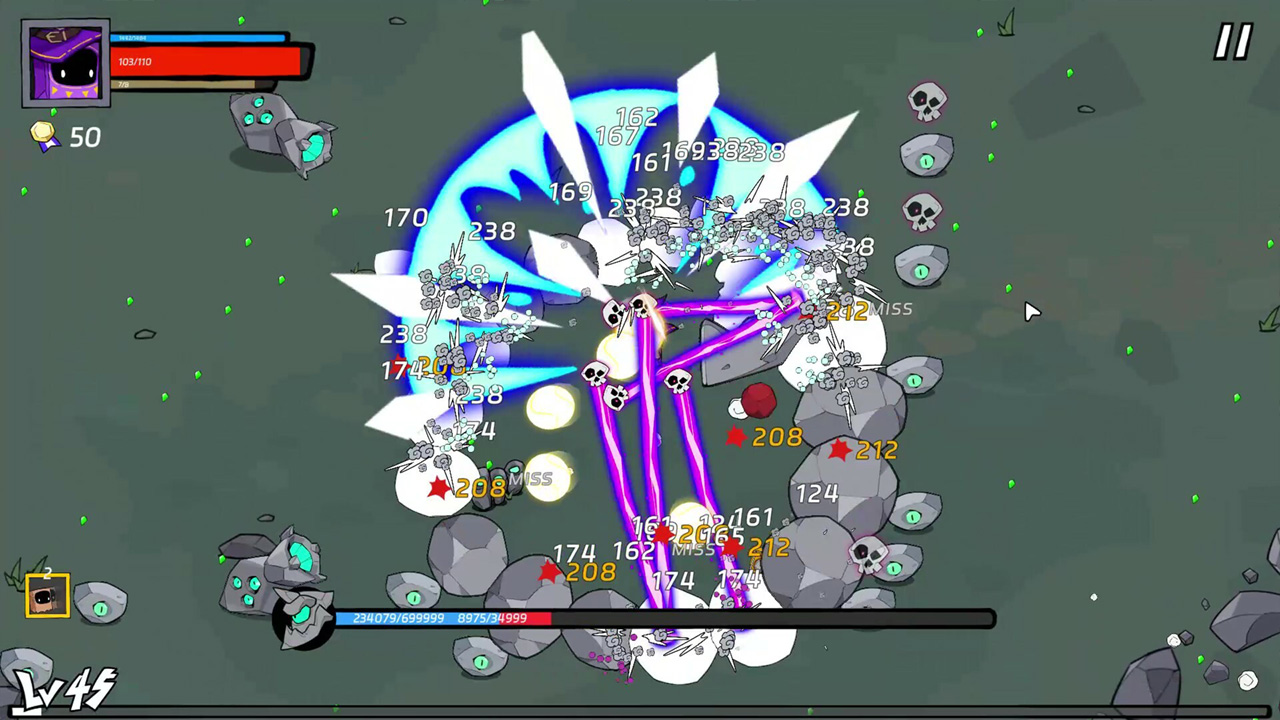
Task: Select the red bomb enemy right of the player
Action: click(758, 400)
